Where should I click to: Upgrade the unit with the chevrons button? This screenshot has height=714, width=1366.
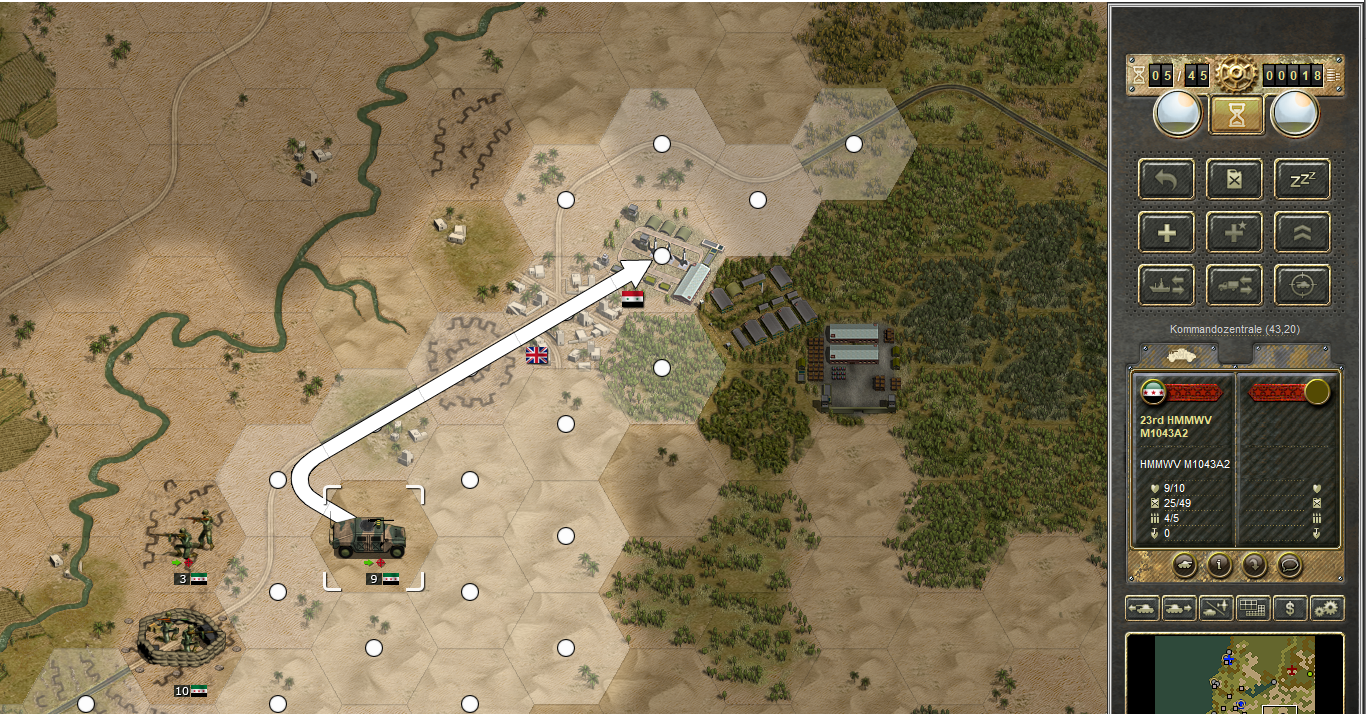(1302, 233)
